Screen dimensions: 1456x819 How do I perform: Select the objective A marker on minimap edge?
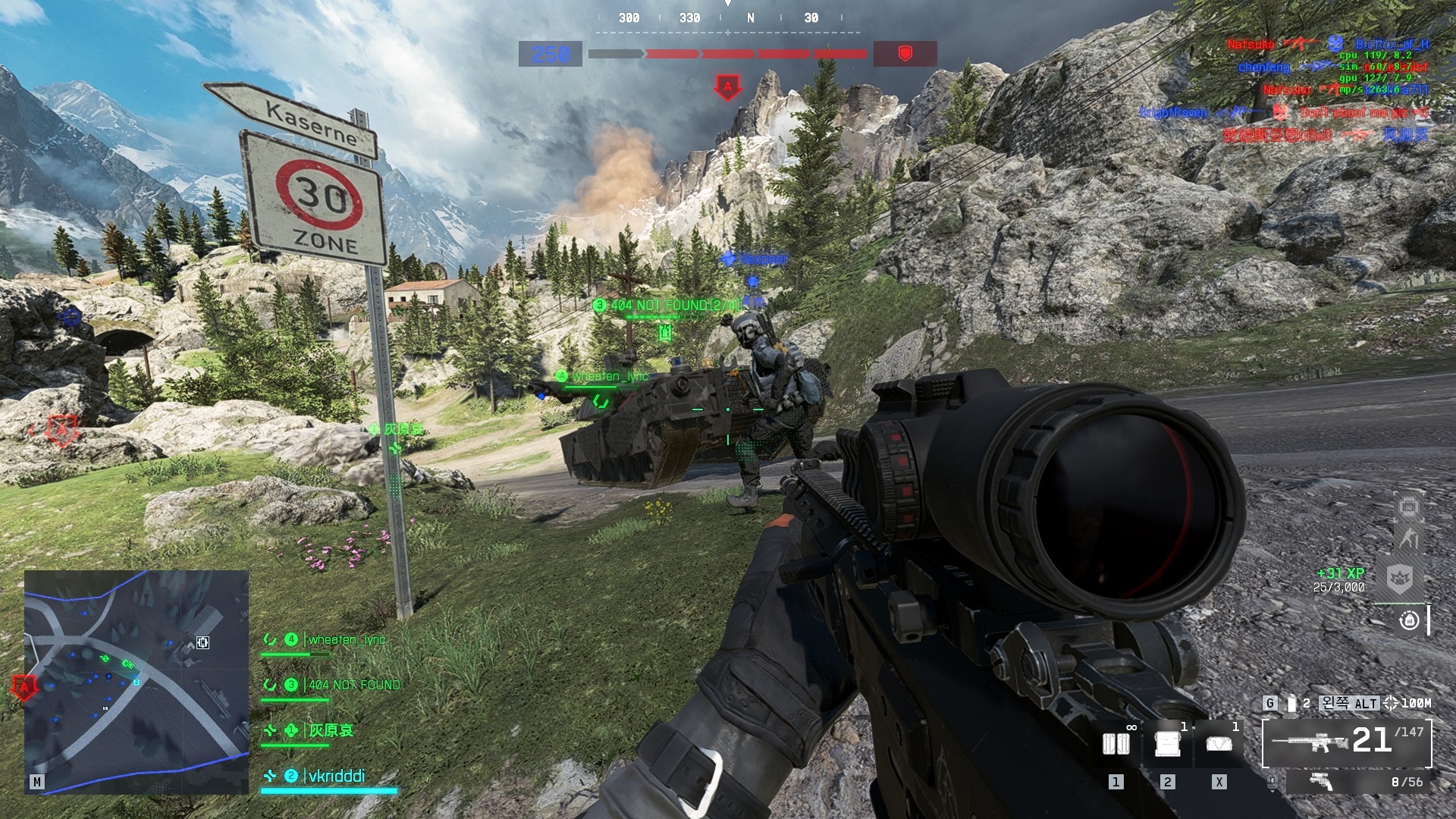[x=24, y=688]
